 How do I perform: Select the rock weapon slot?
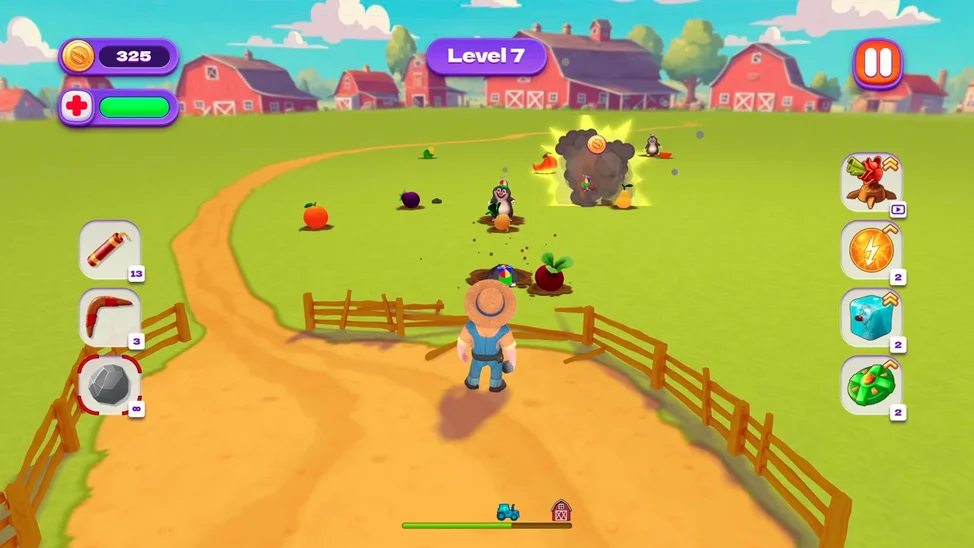(109, 384)
